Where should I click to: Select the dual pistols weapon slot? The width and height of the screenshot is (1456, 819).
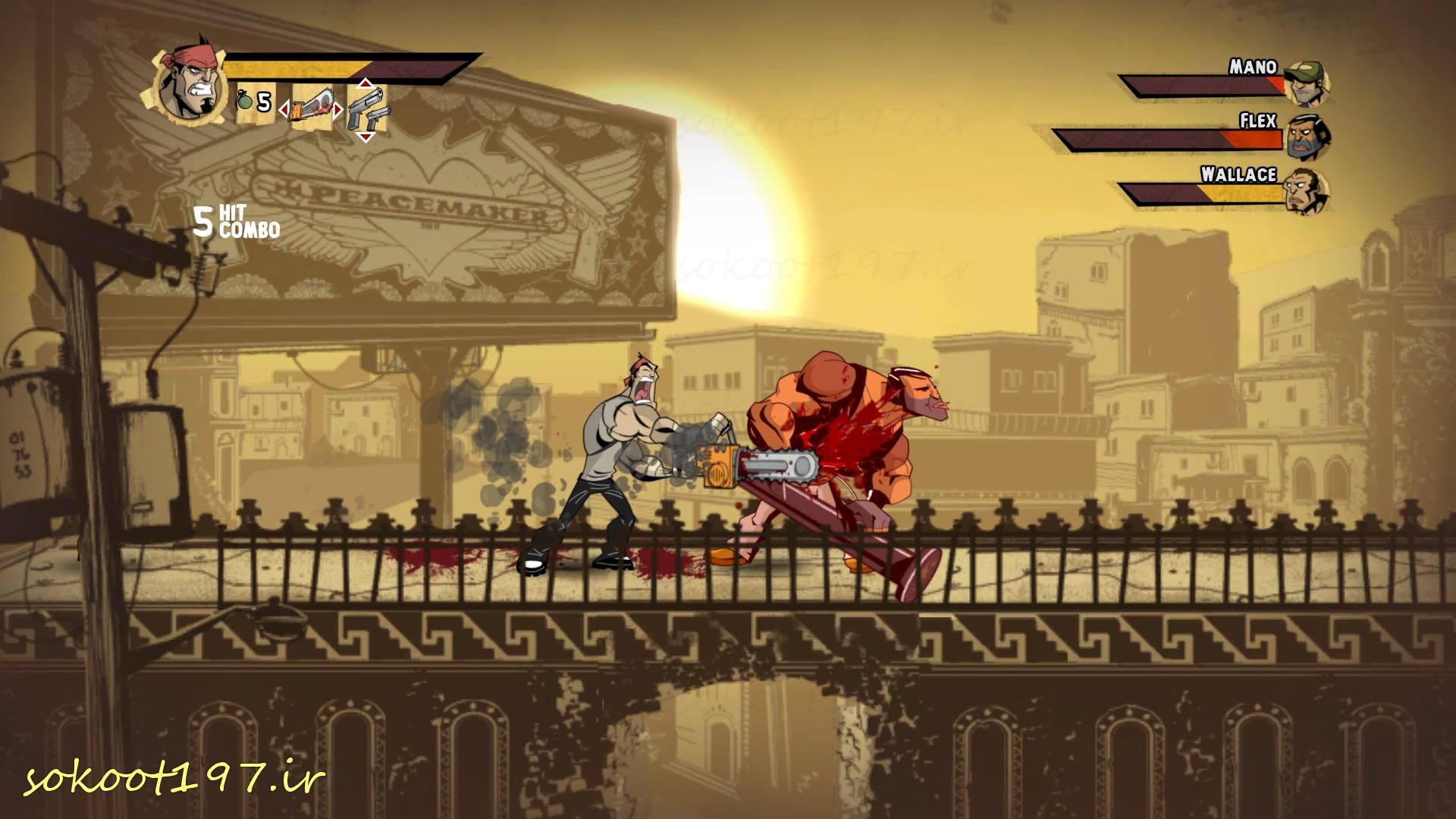368,110
